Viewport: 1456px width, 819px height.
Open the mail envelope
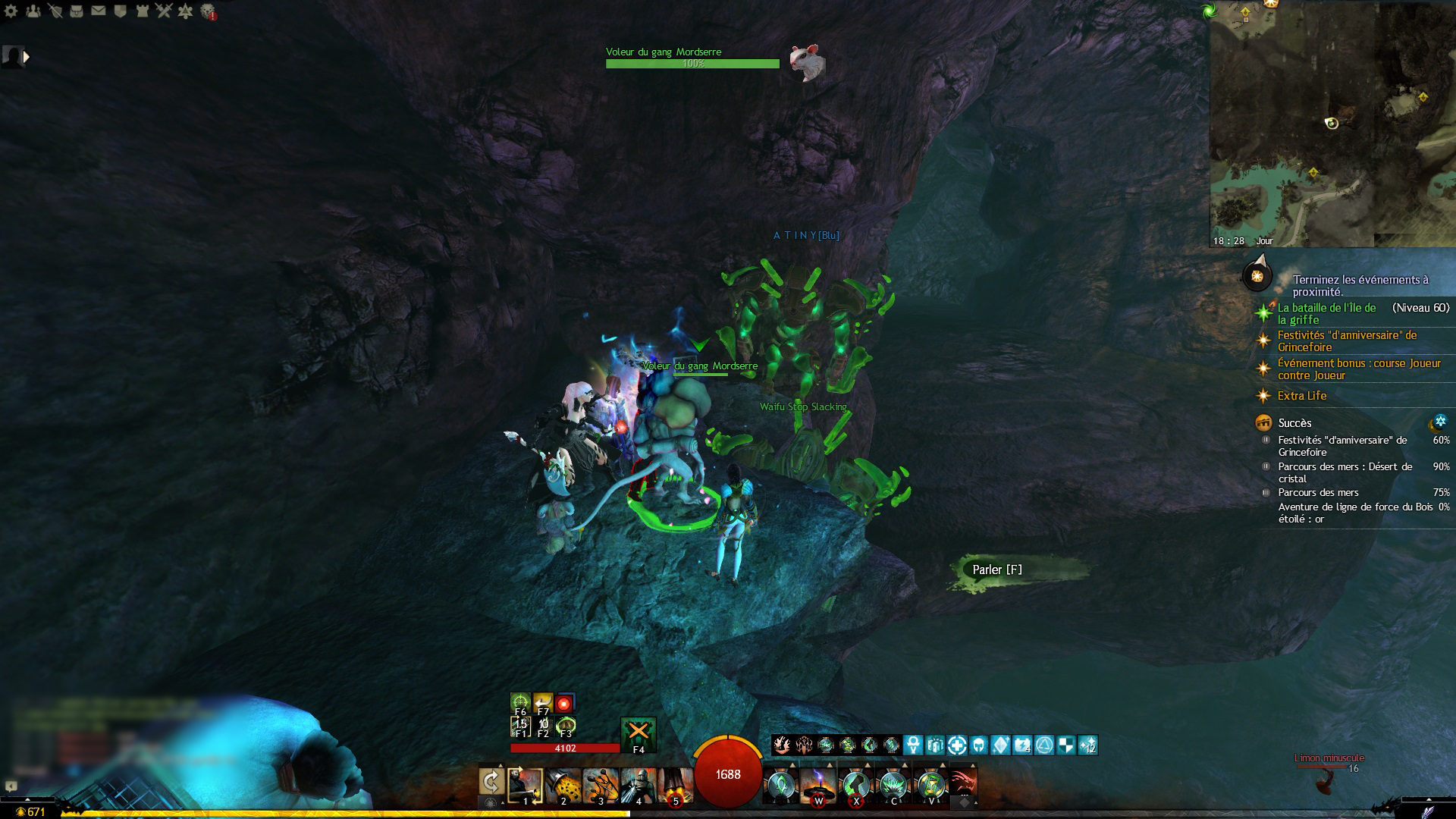(x=99, y=11)
